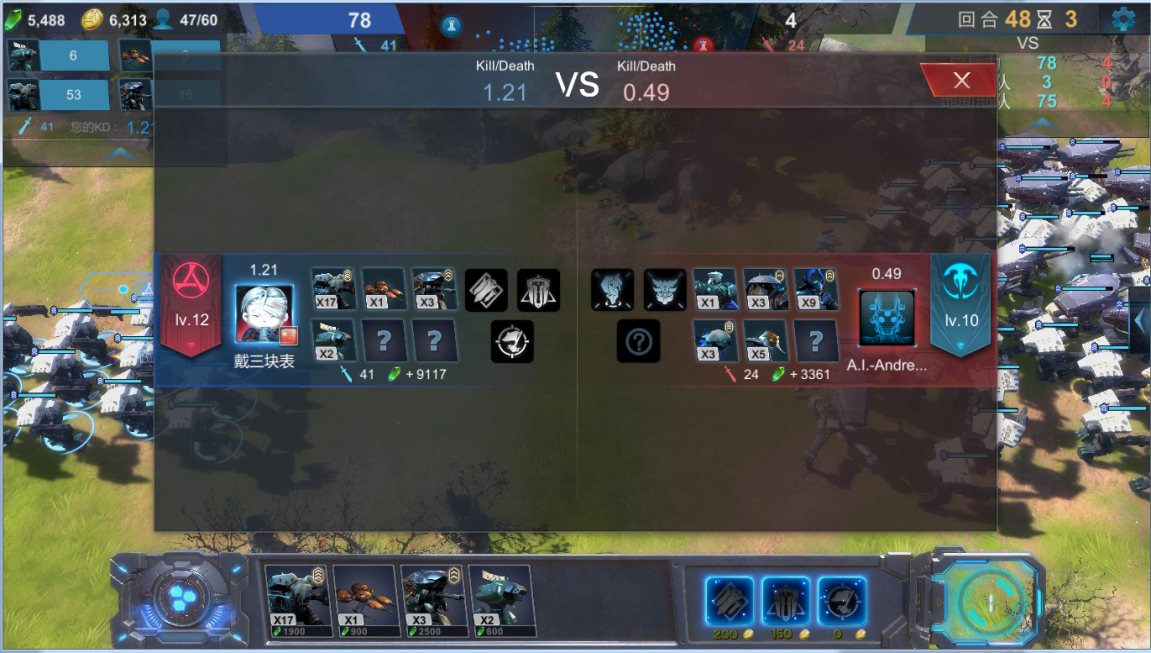Select the X17 mech card costing 1900

[296, 599]
